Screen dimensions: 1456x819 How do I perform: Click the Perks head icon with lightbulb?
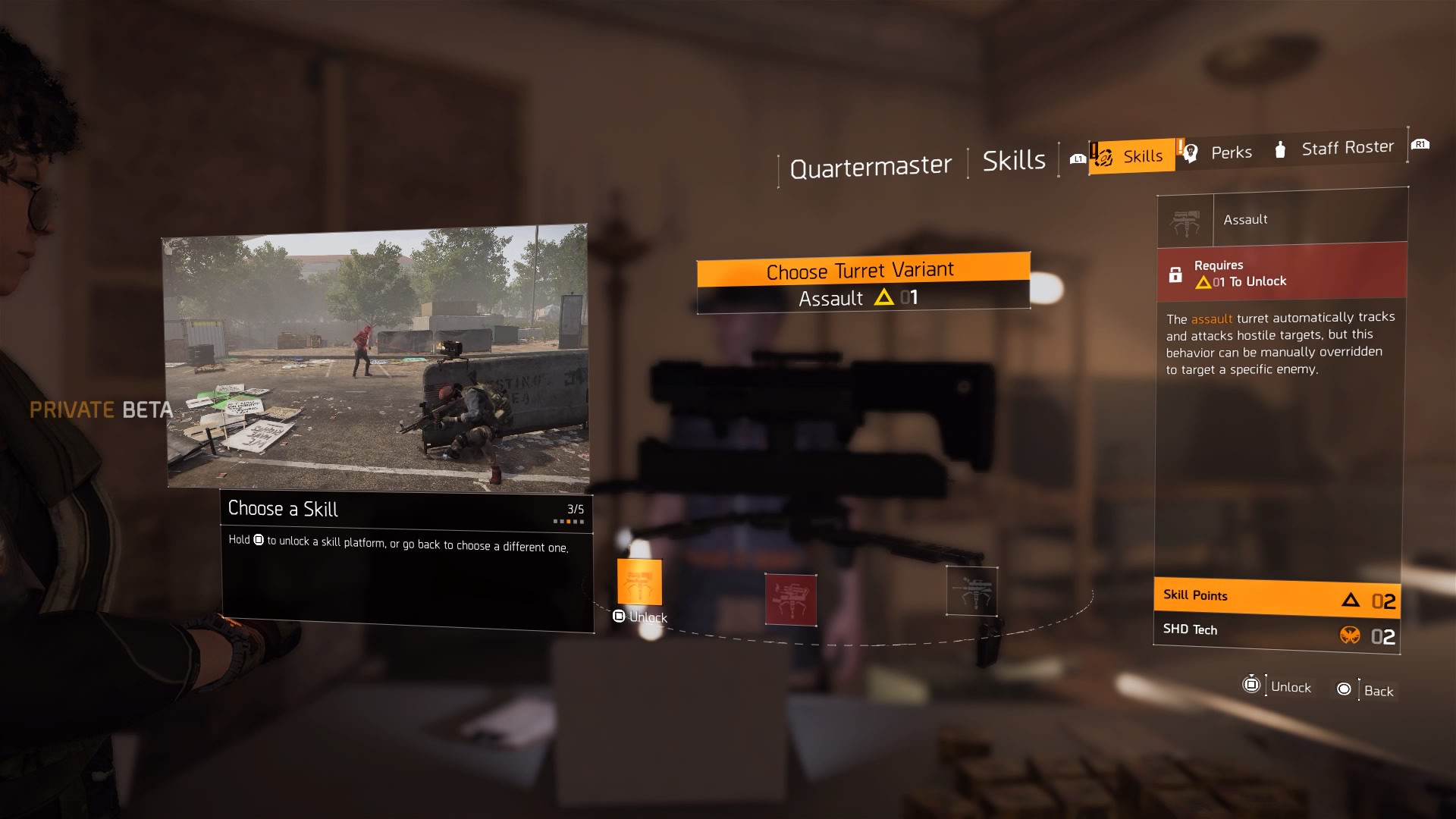1191,152
